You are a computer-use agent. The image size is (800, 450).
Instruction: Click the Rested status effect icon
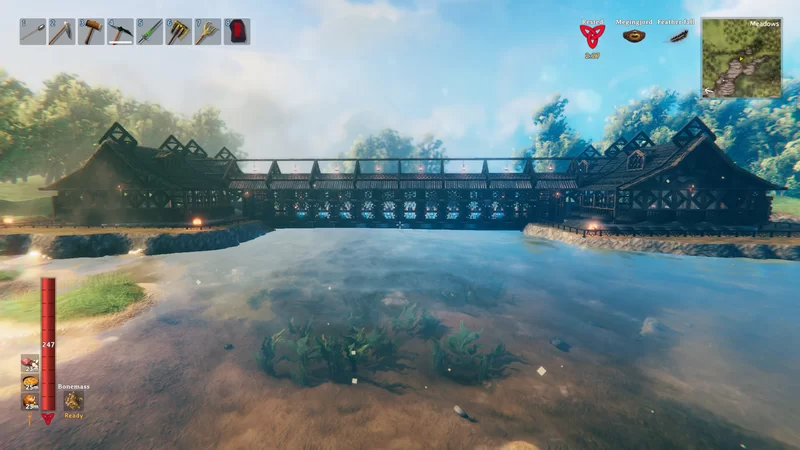(x=592, y=36)
